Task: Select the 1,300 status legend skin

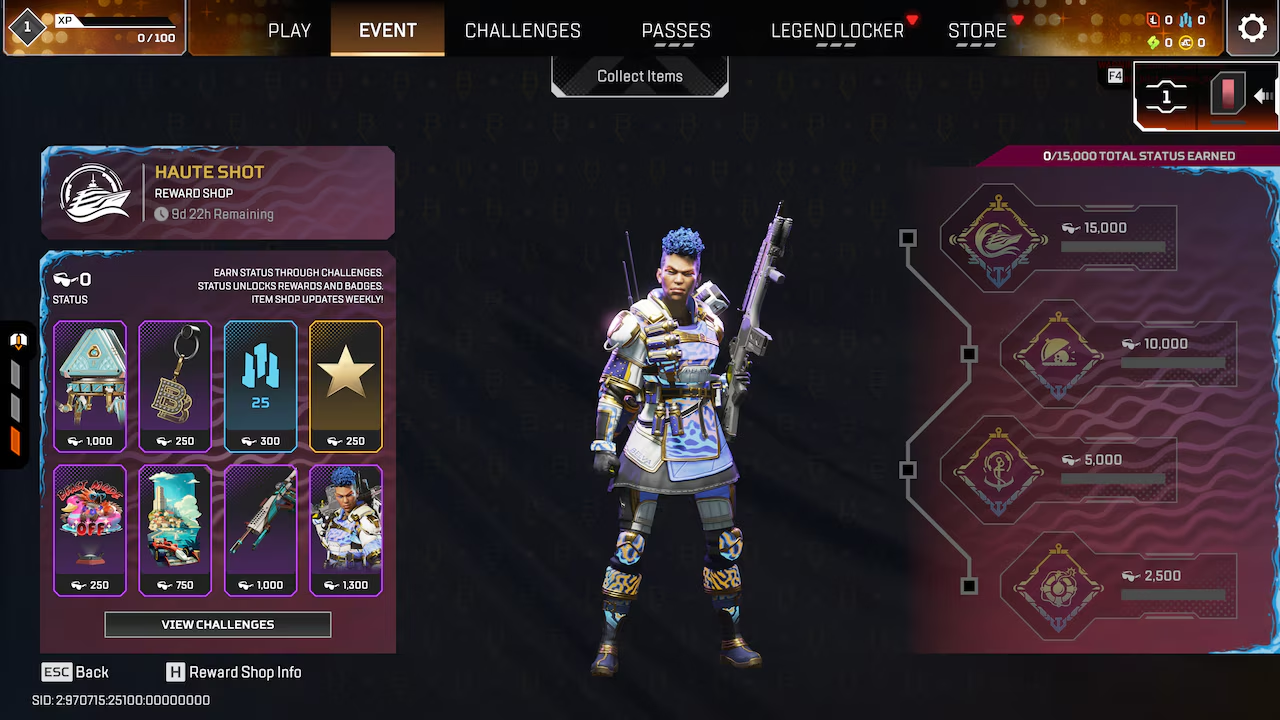Action: pos(346,530)
